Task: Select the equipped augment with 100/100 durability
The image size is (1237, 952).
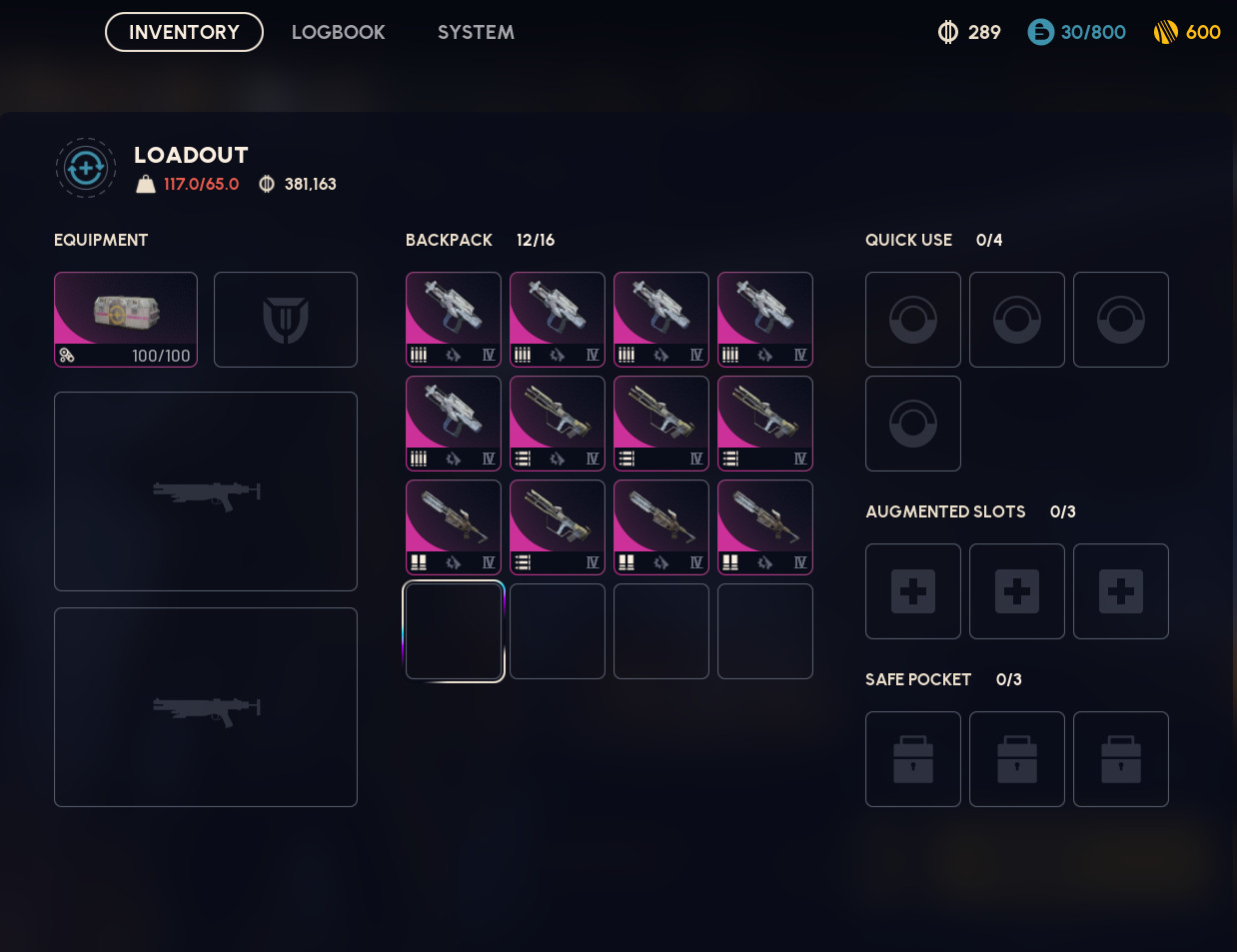Action: point(126,320)
